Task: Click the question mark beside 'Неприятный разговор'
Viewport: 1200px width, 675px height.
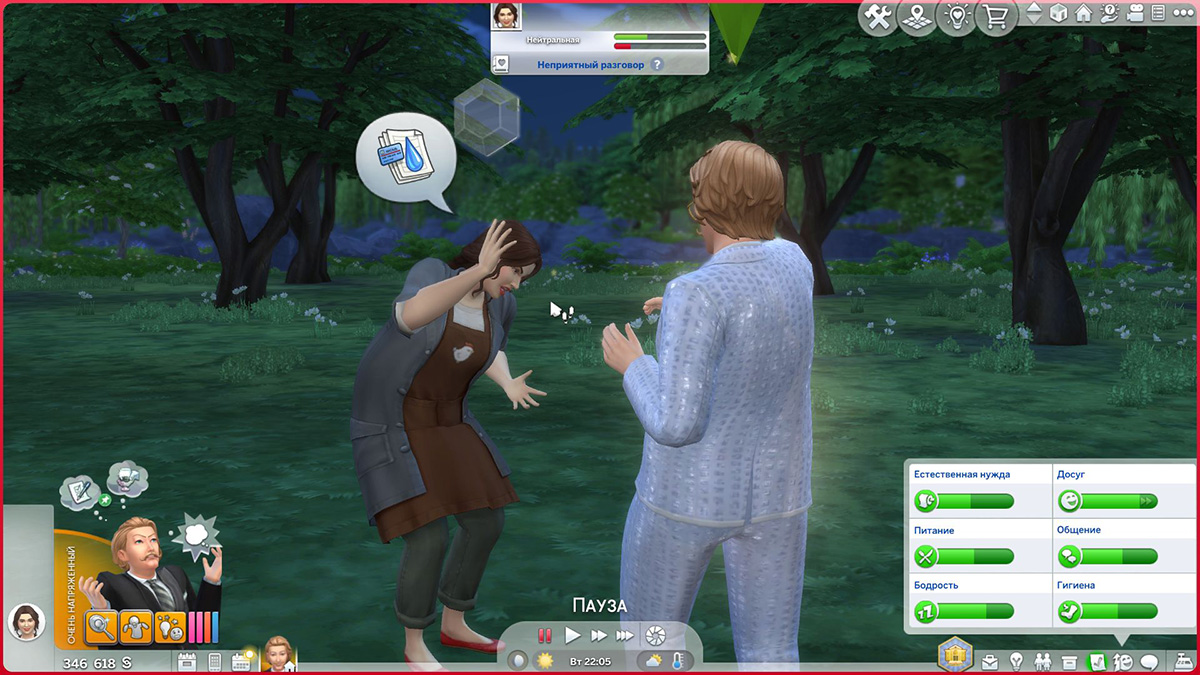Action: coord(657,64)
